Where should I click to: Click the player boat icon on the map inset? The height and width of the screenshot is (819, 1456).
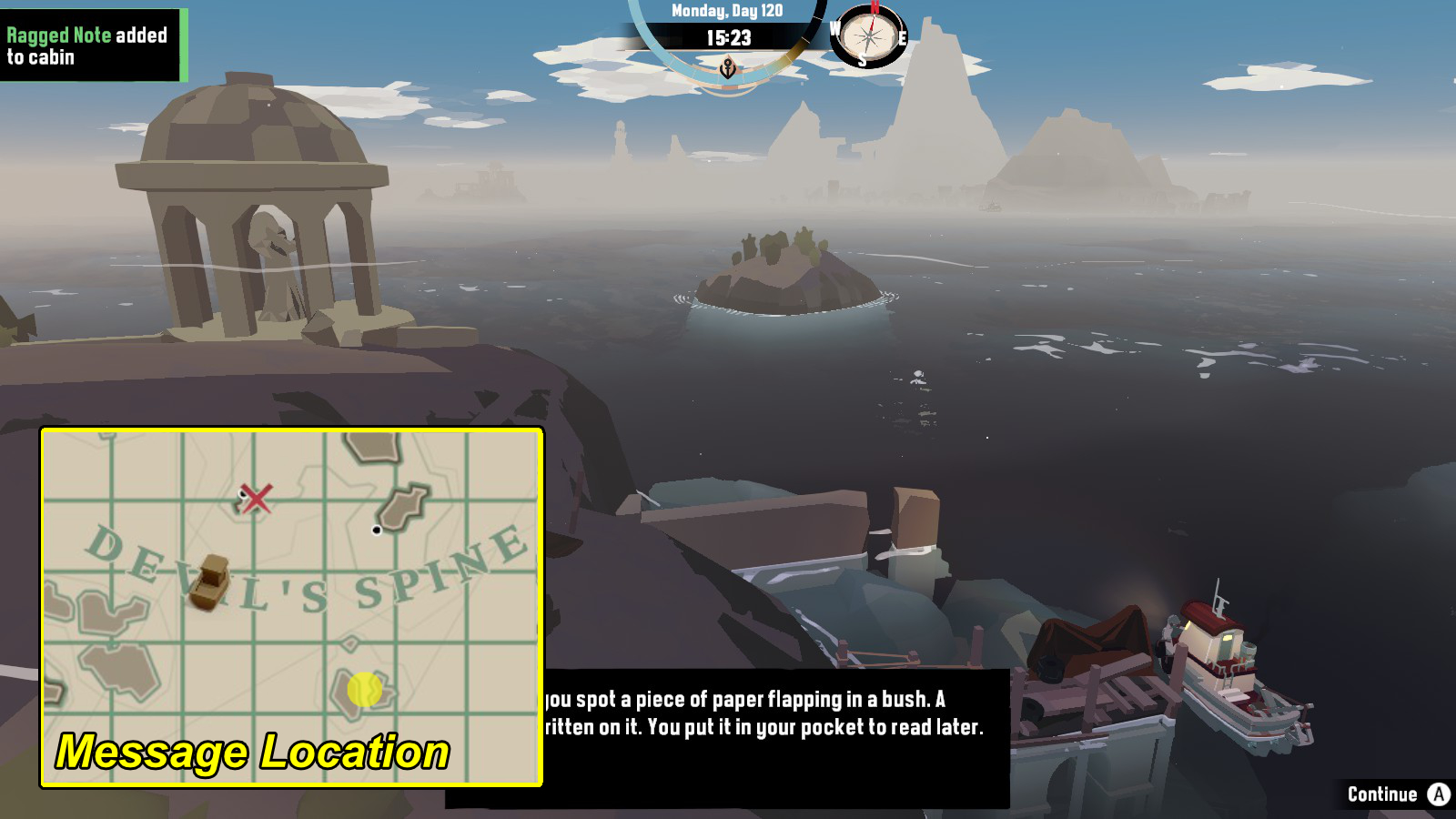tap(211, 583)
